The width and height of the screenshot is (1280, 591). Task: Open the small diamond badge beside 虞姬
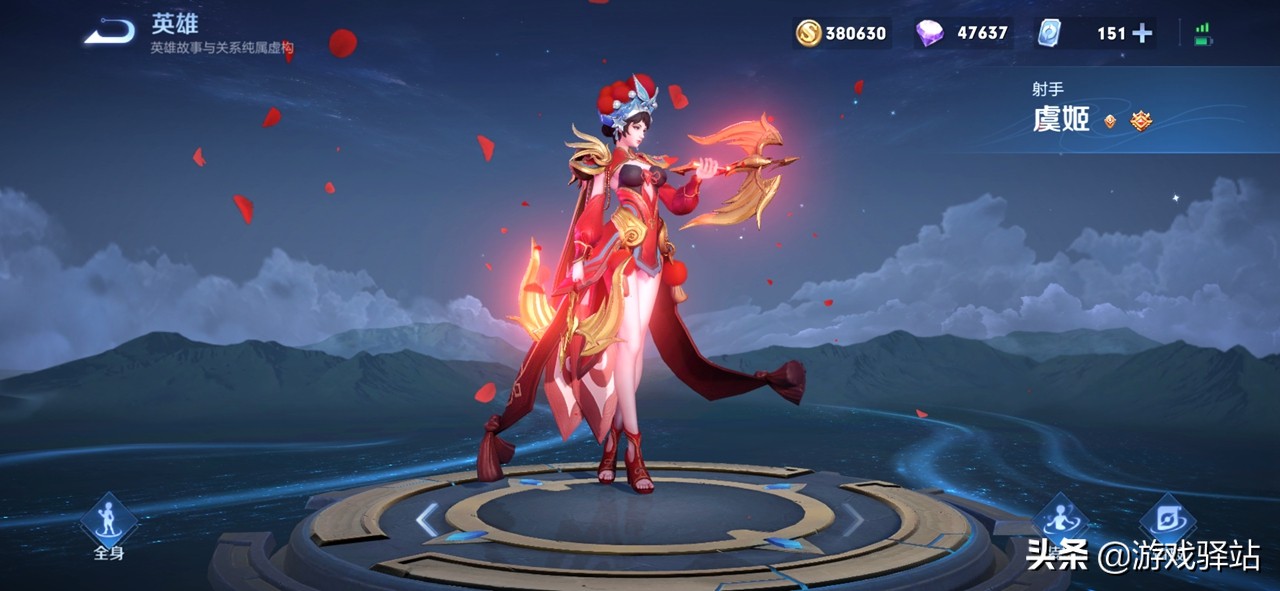tap(1110, 122)
